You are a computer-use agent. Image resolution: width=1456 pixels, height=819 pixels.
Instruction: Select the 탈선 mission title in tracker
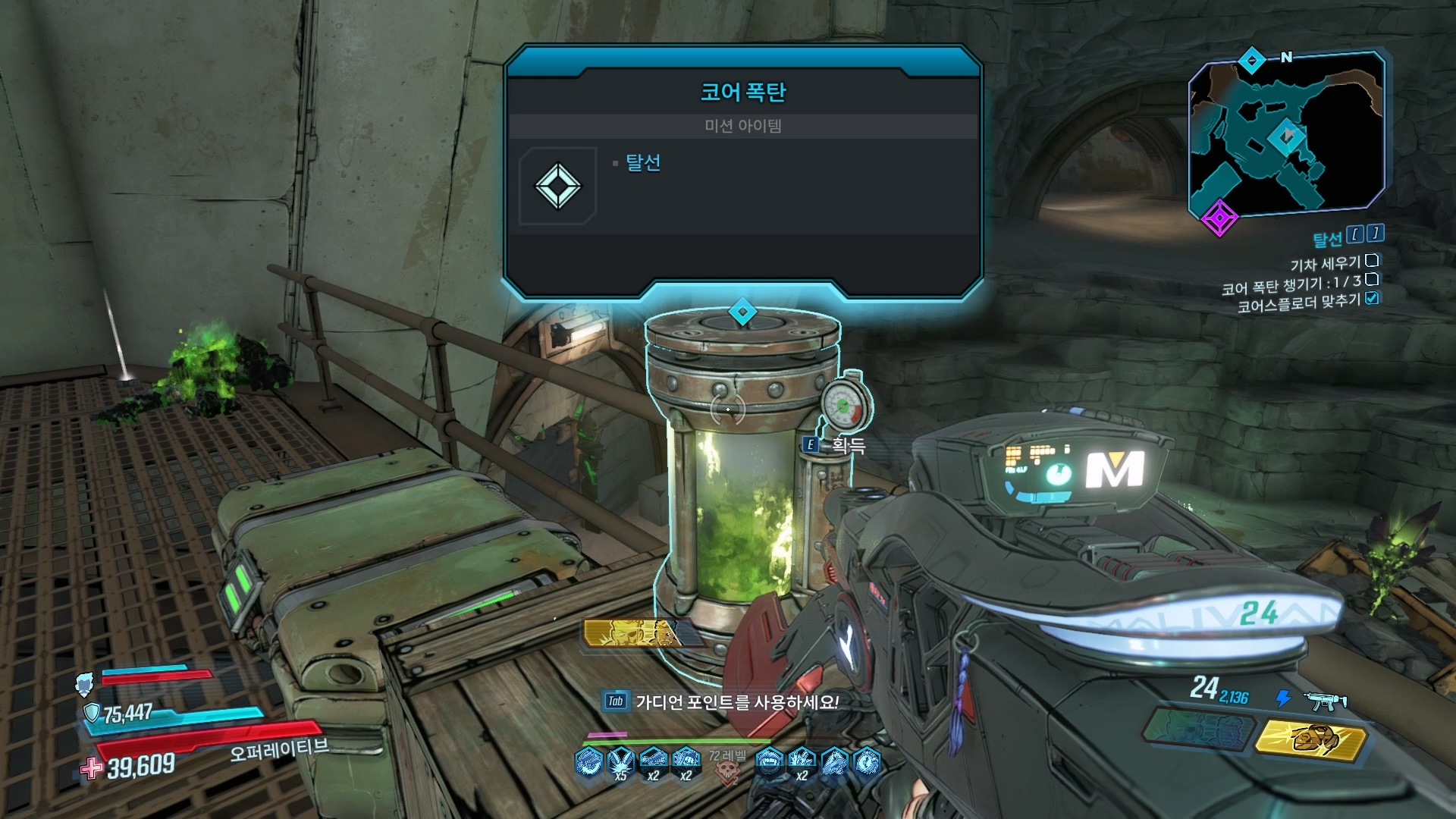pos(1327,239)
